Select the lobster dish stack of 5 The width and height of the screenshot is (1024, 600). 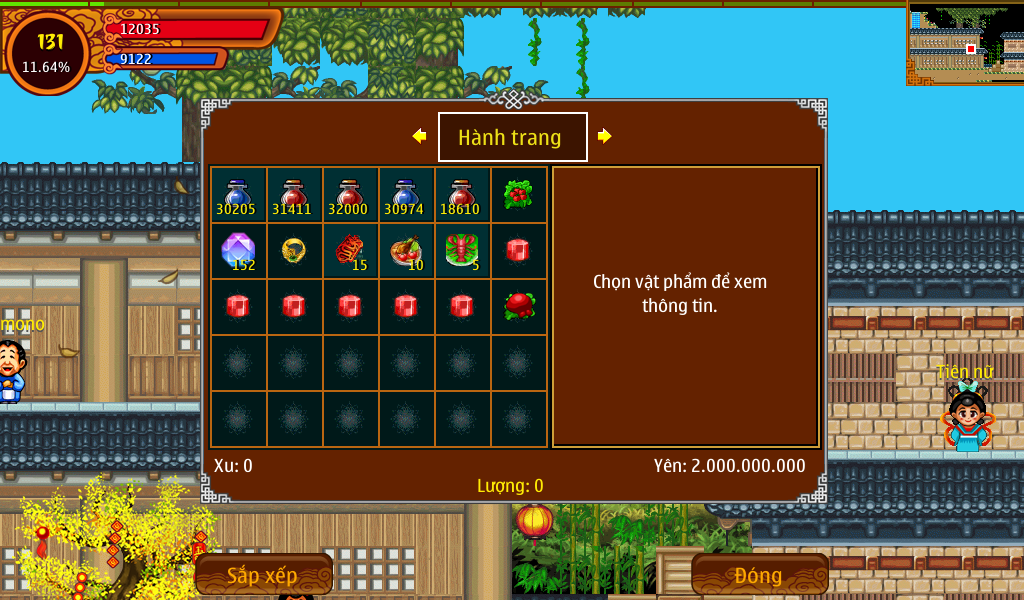462,250
